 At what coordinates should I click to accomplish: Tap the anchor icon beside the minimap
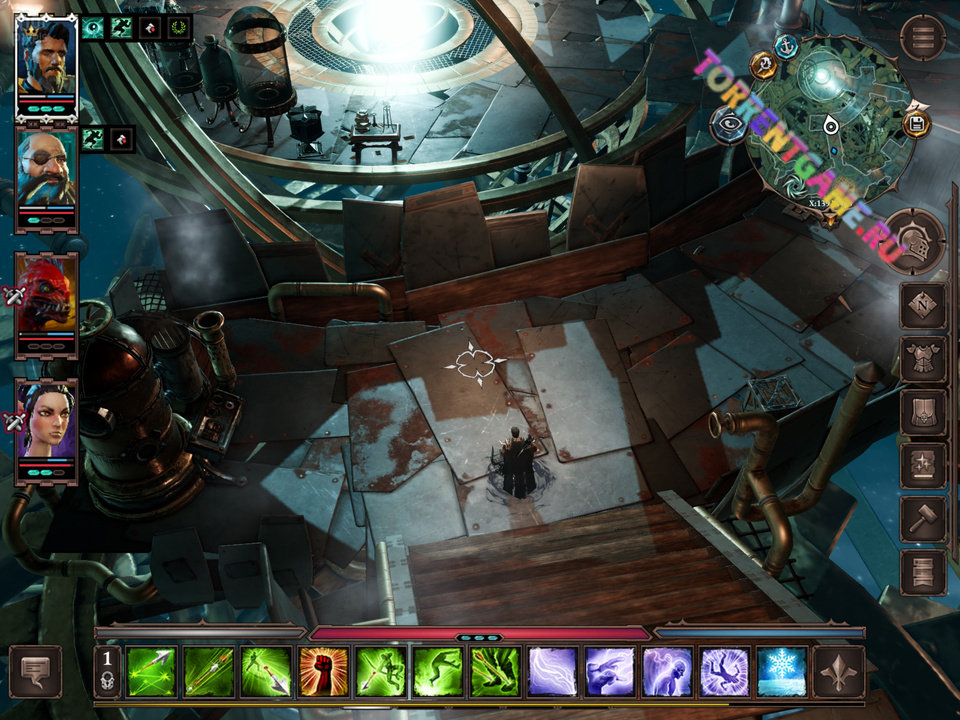(787, 45)
